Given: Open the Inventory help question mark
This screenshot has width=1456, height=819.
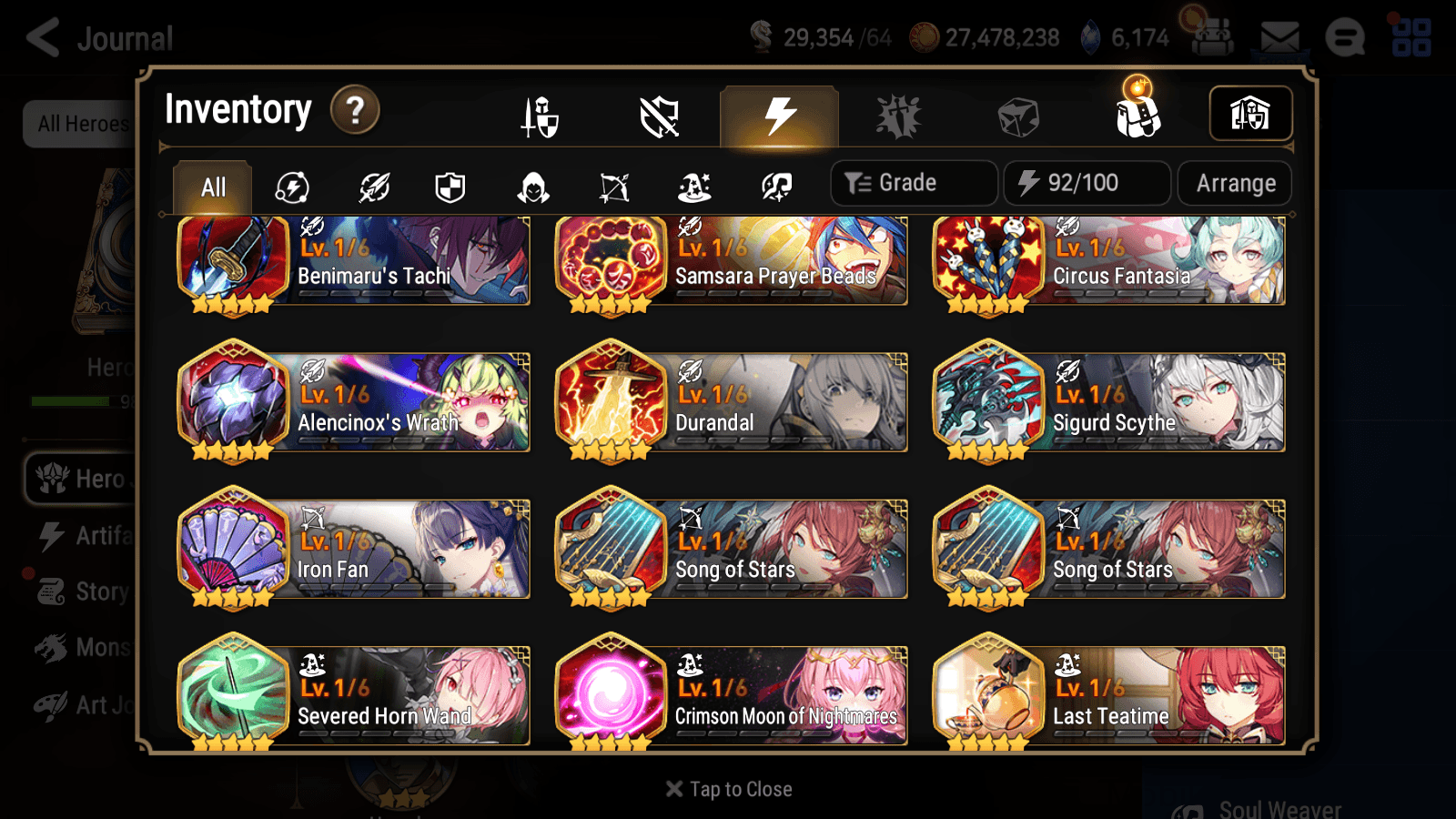Looking at the screenshot, I should pyautogui.click(x=354, y=109).
